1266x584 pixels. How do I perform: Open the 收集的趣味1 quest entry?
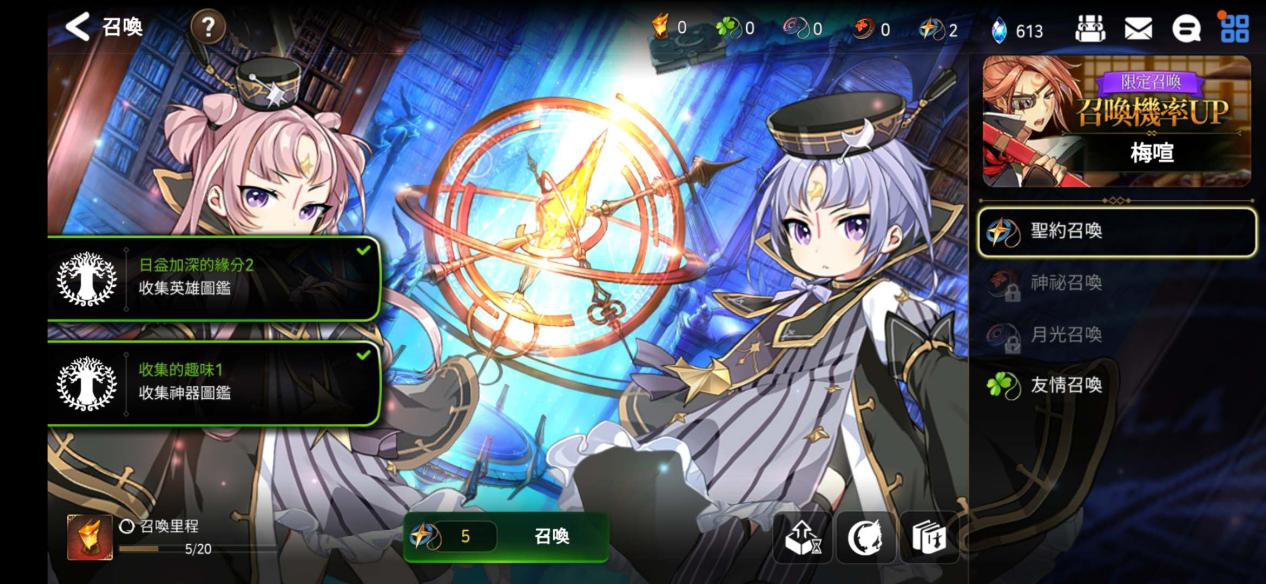coord(215,382)
